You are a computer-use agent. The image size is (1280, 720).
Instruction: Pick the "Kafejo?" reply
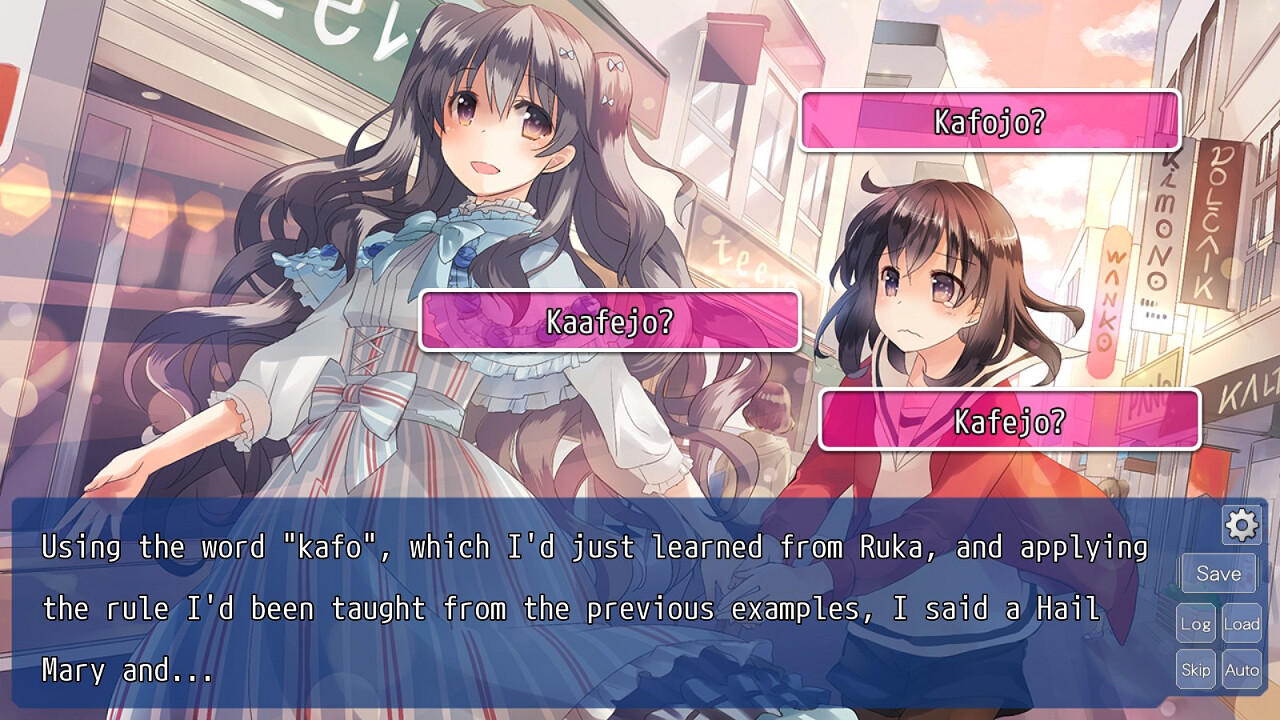pos(1009,420)
